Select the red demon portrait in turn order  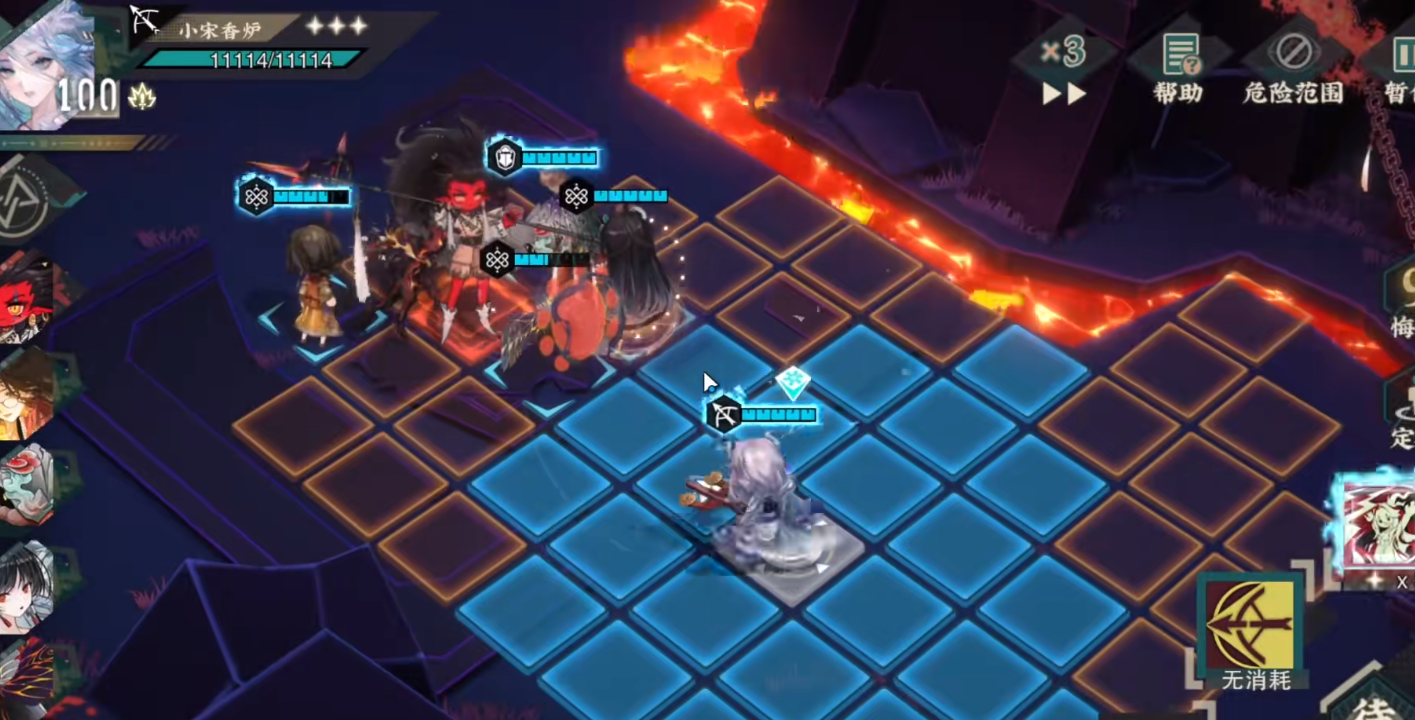[28, 297]
